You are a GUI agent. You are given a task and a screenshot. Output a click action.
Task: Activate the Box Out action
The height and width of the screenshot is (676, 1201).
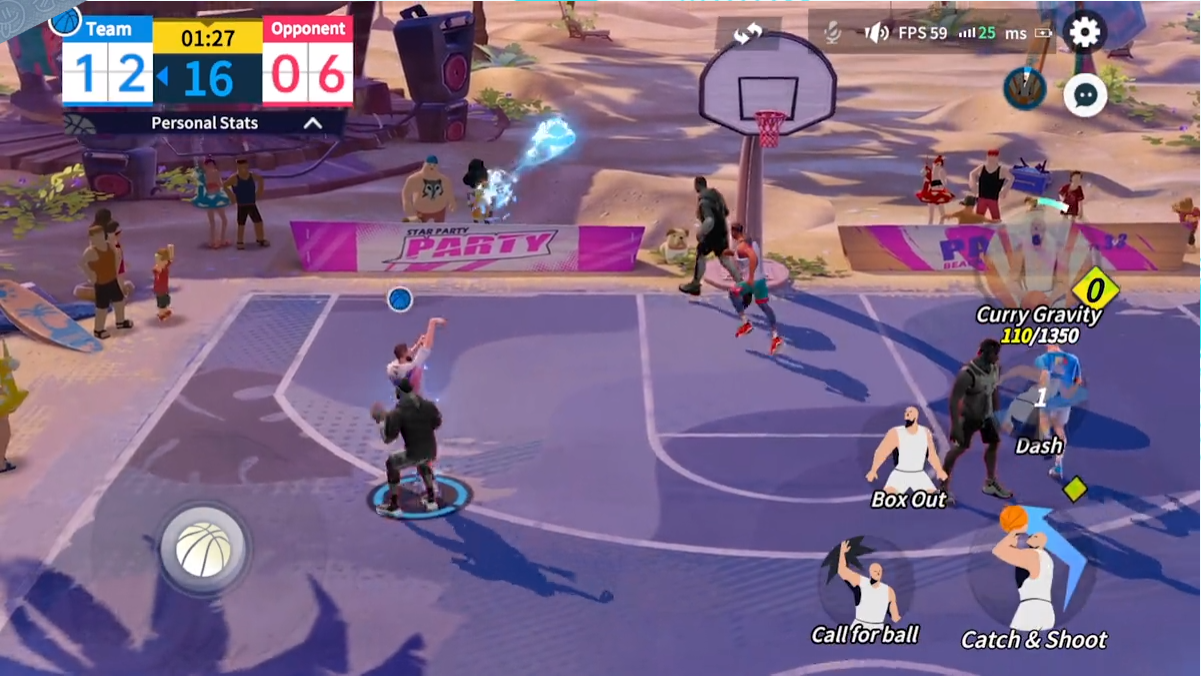[909, 457]
